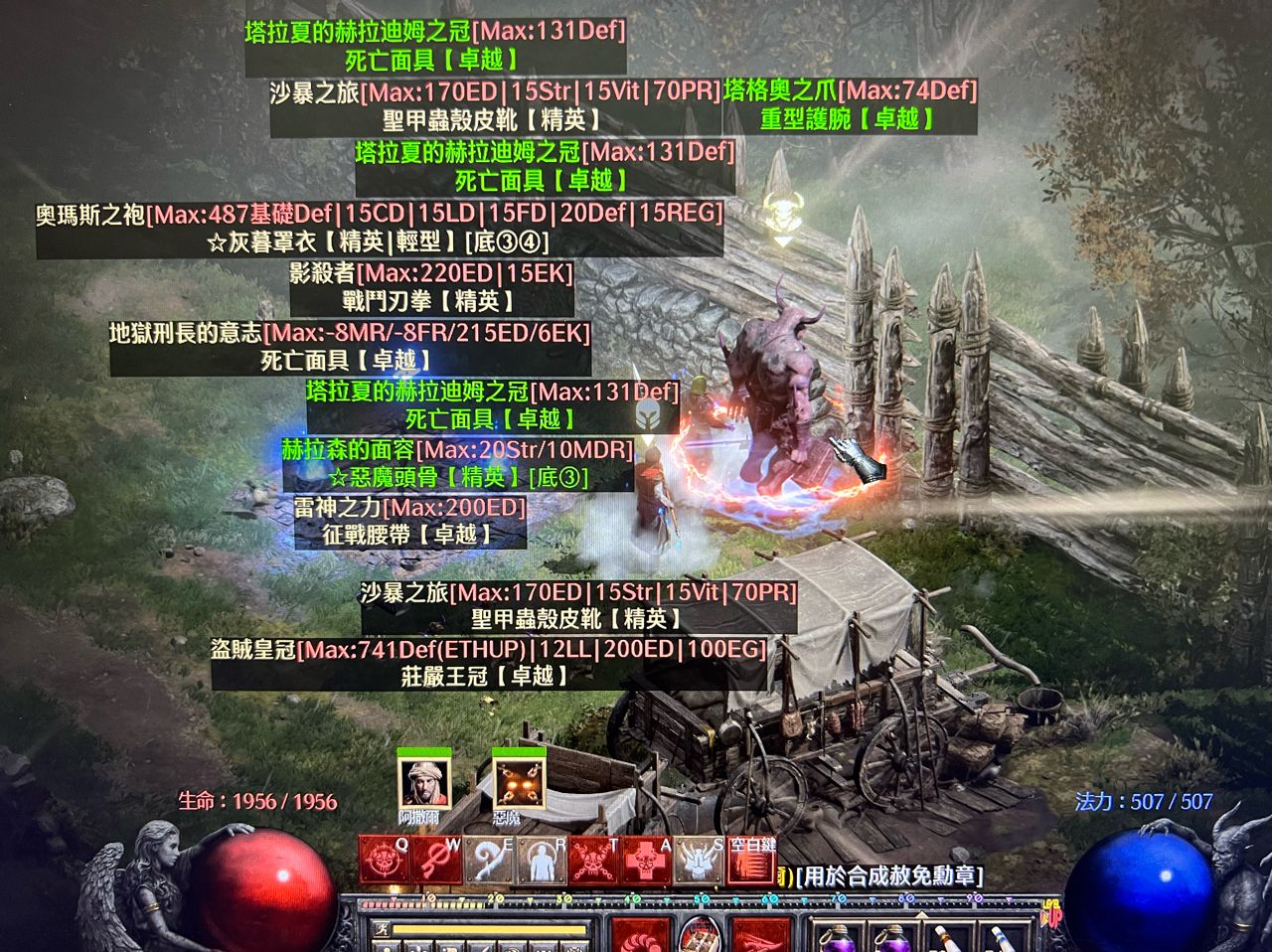Activate the chained horned skull skill labeled T
Screen dimensions: 1272x952
[594, 862]
